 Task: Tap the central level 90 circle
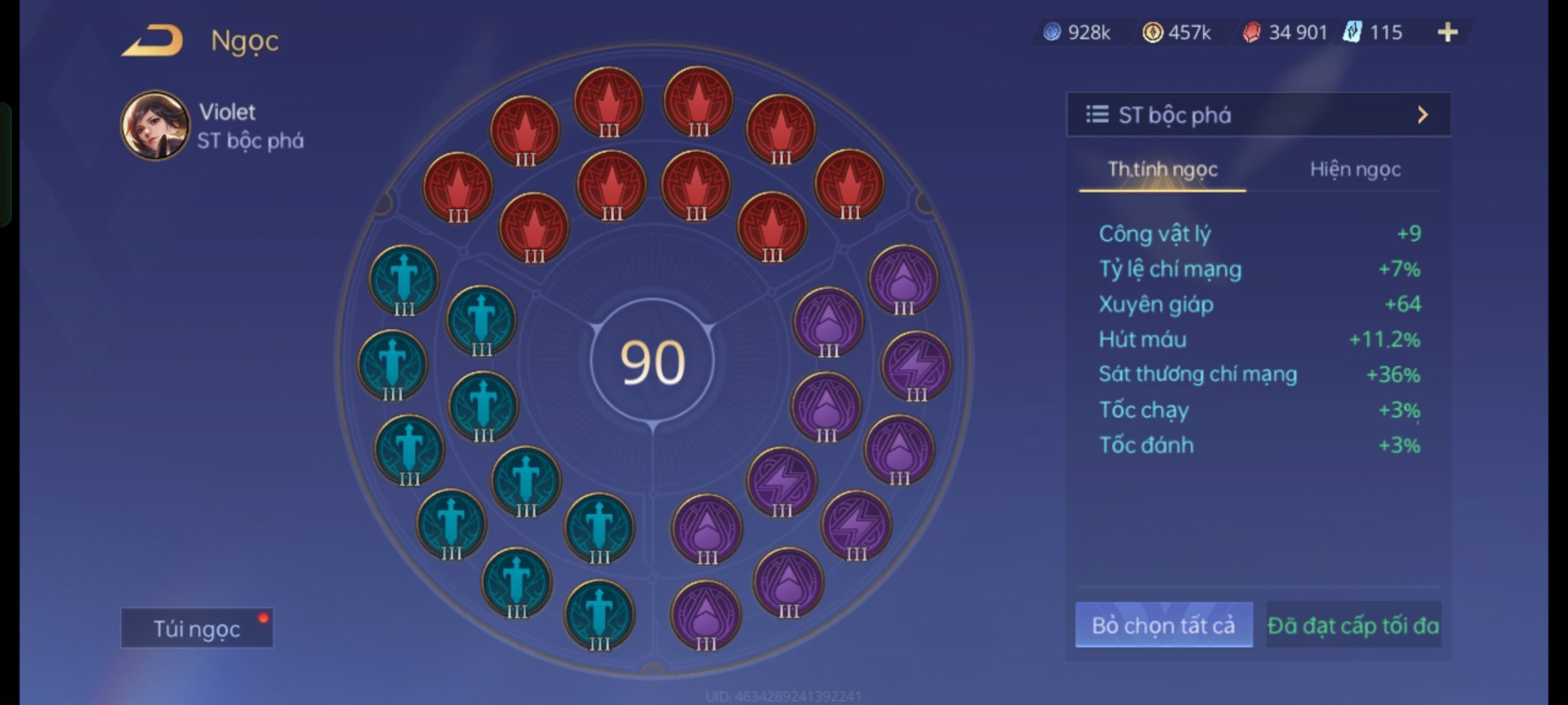pos(652,361)
